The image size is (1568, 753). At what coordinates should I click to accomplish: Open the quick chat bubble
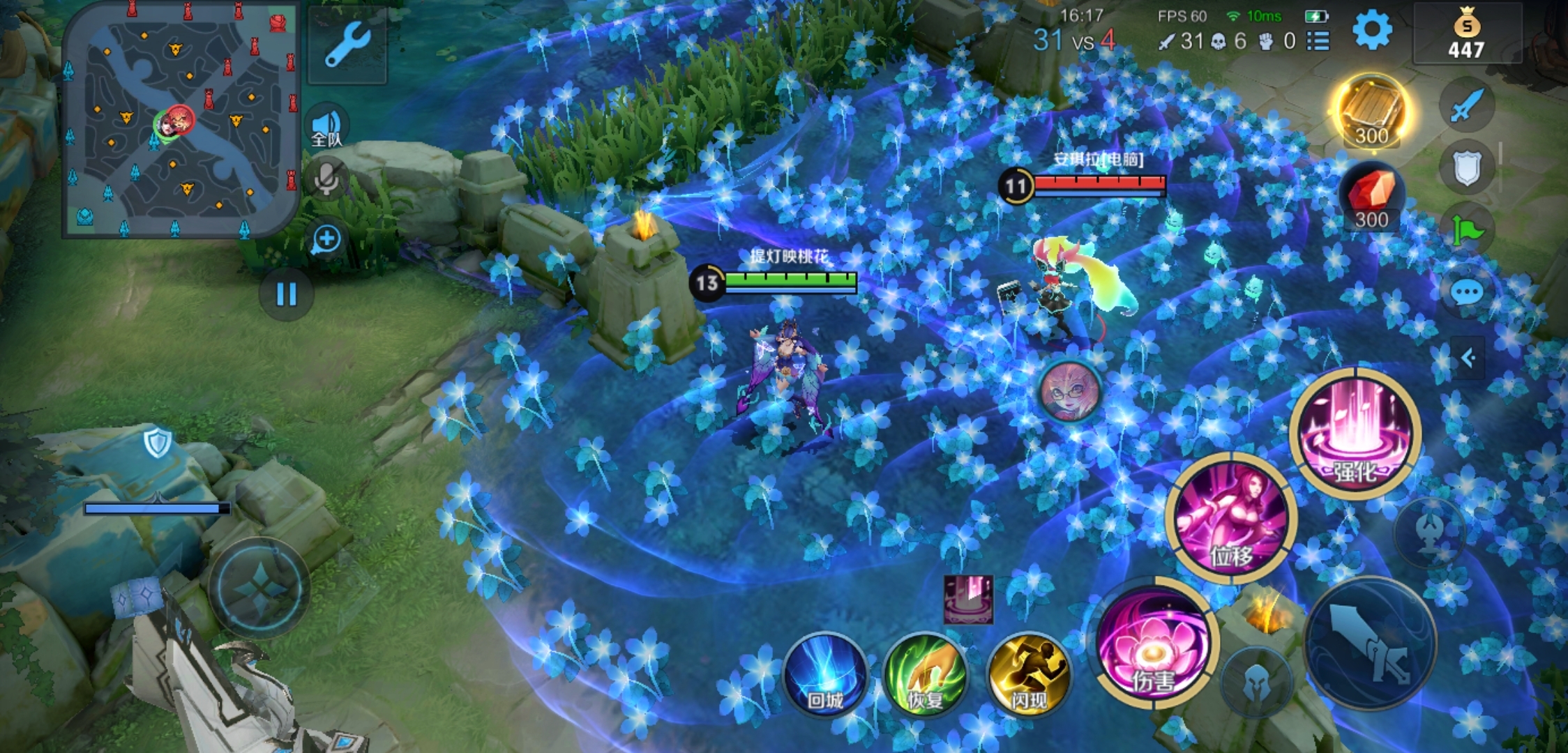coord(1467,291)
